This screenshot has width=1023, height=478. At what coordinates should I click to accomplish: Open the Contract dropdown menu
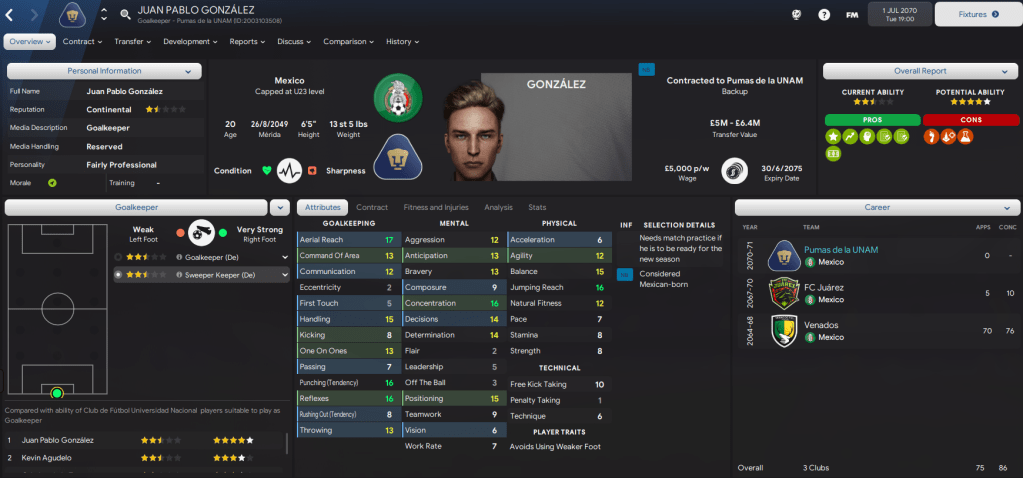(x=82, y=42)
